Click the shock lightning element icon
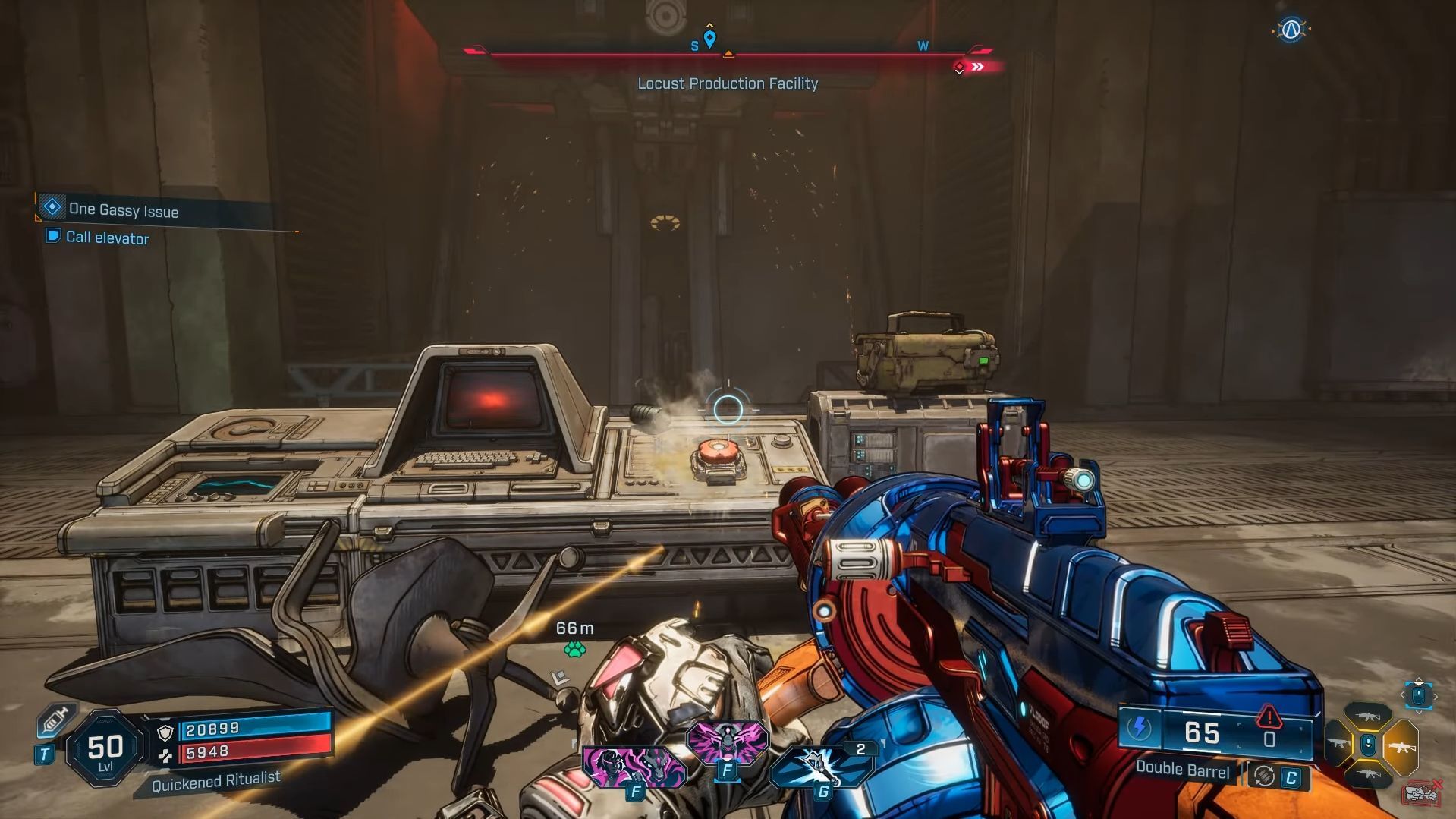1456x819 pixels. (1139, 729)
